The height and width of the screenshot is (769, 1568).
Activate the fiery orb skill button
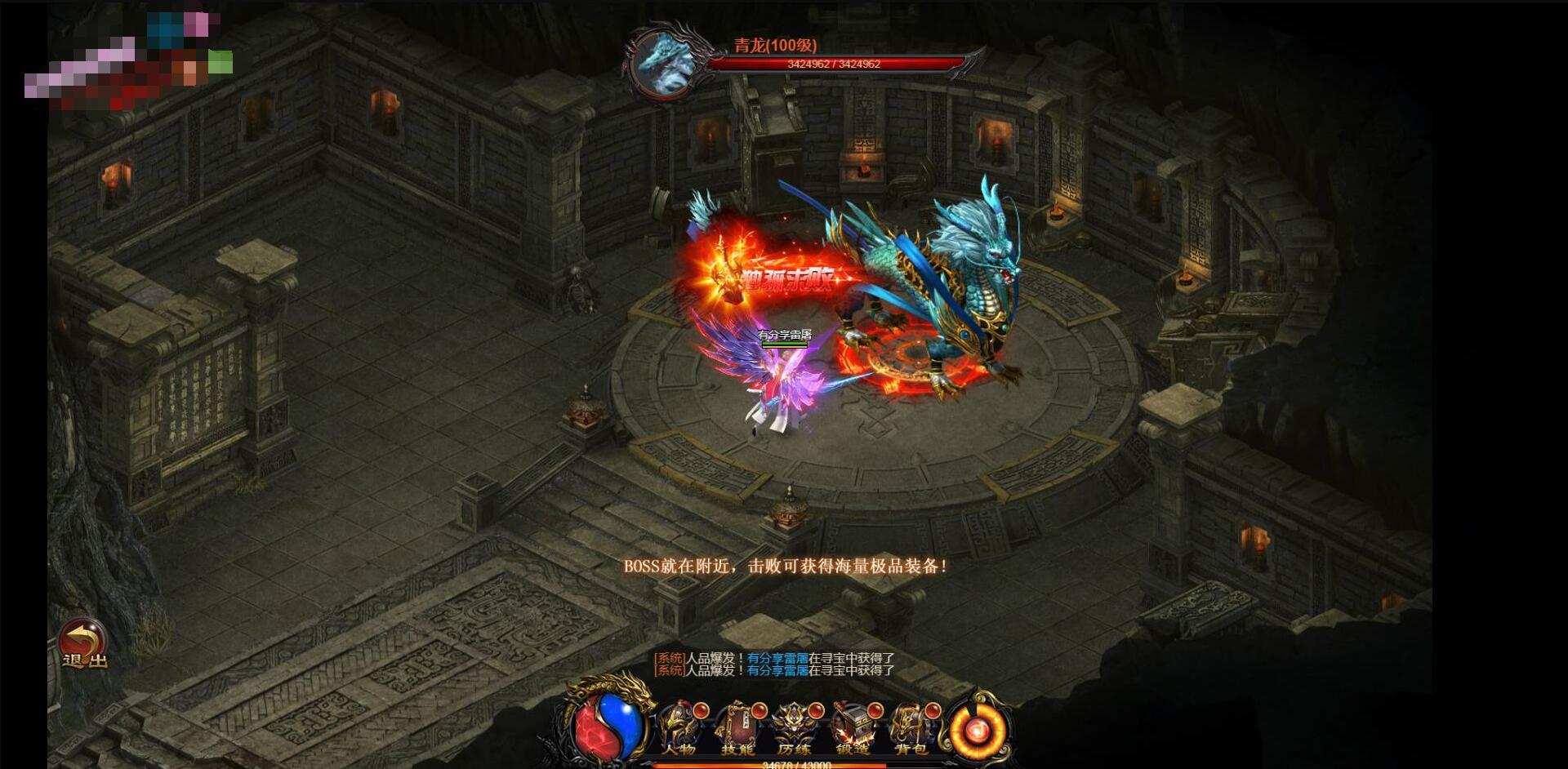tap(977, 728)
